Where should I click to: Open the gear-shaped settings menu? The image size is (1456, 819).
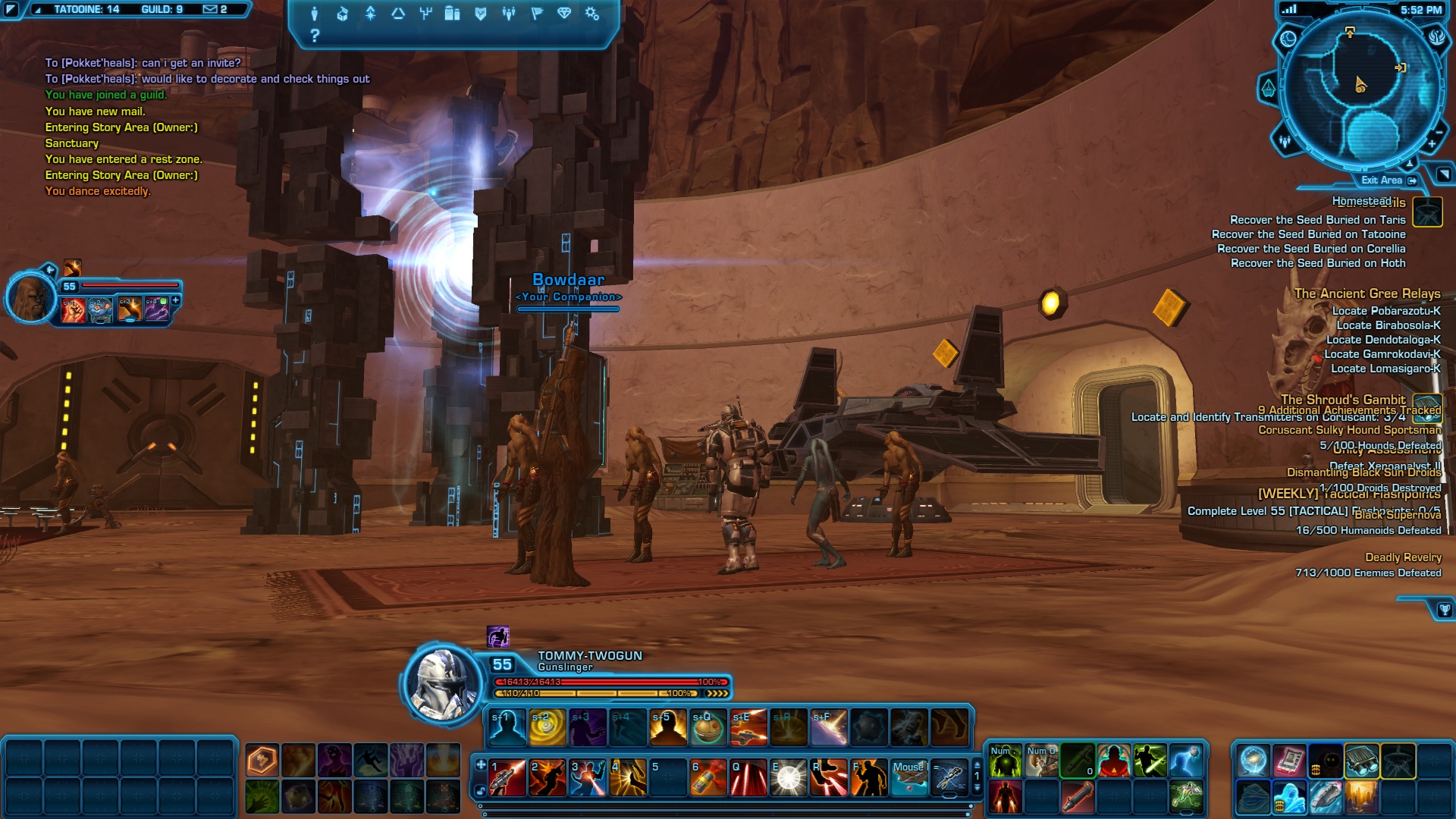click(592, 14)
